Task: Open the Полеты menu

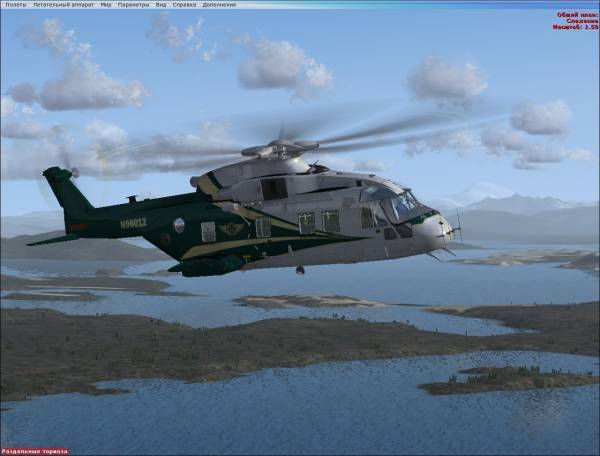Action: point(15,4)
